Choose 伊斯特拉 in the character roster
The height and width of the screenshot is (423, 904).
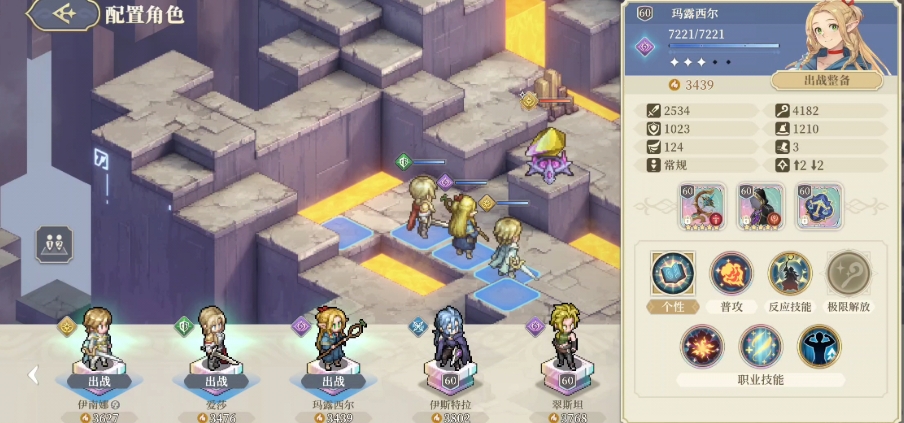point(449,350)
